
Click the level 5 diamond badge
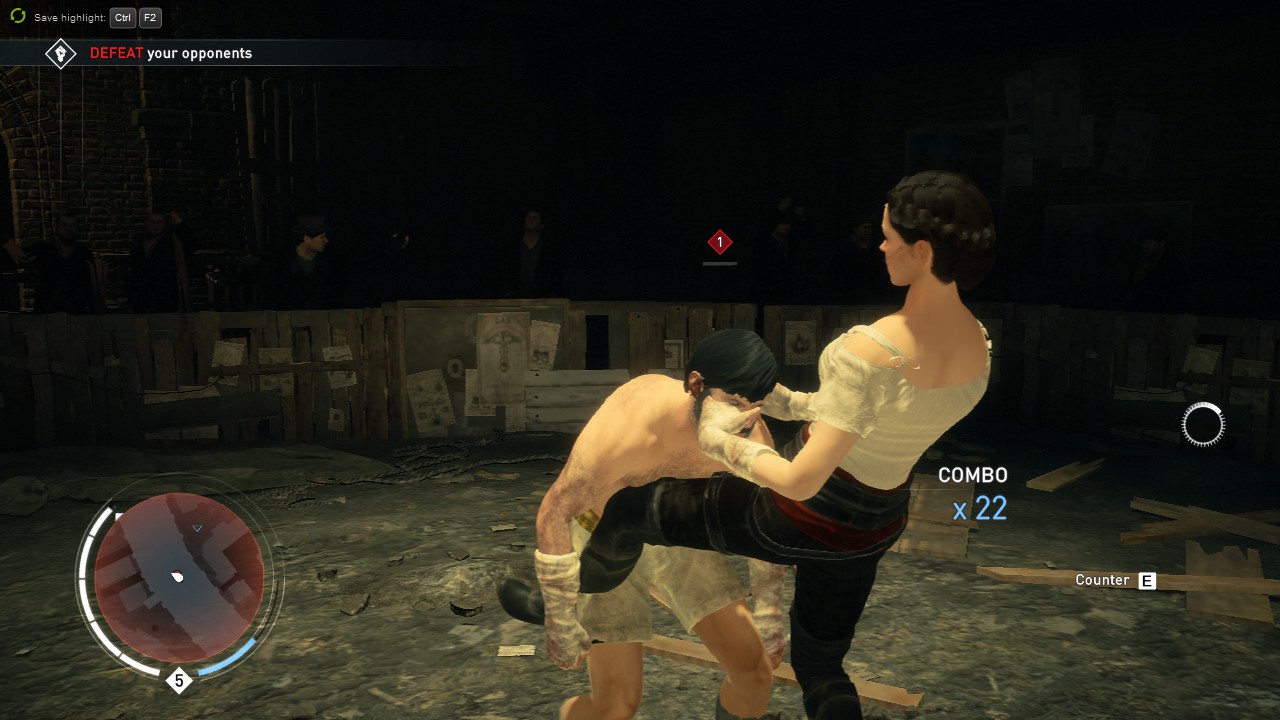[179, 681]
